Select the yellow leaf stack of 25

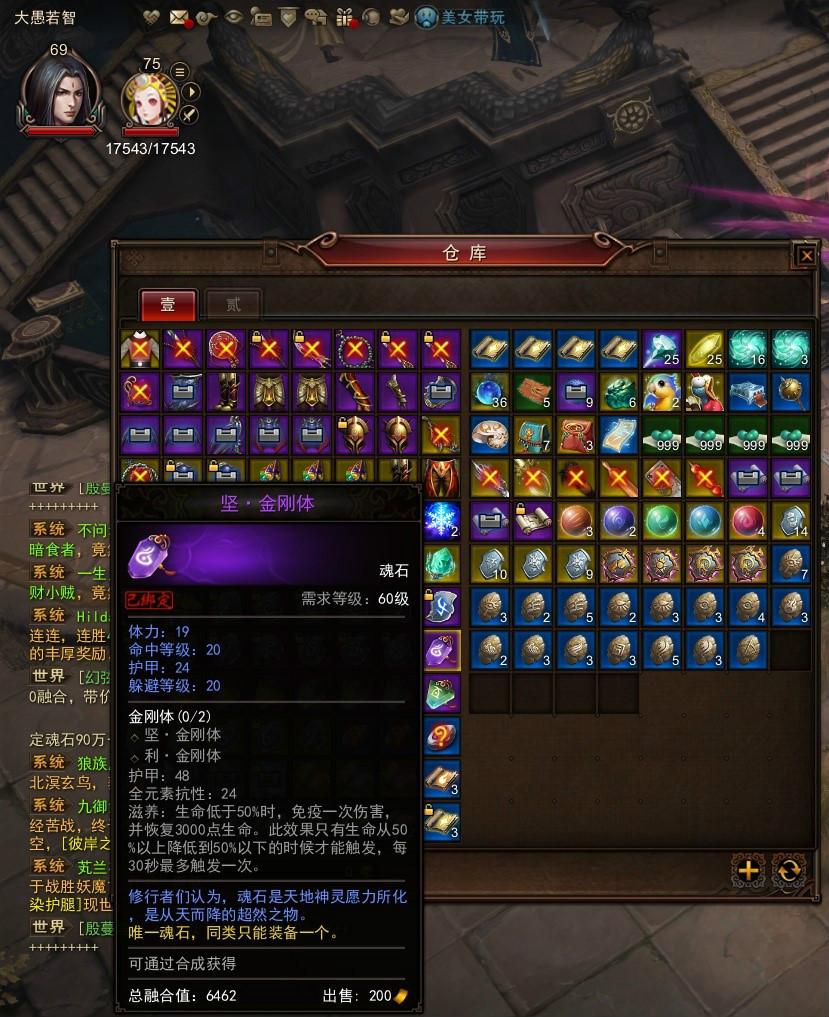pyautogui.click(x=705, y=348)
